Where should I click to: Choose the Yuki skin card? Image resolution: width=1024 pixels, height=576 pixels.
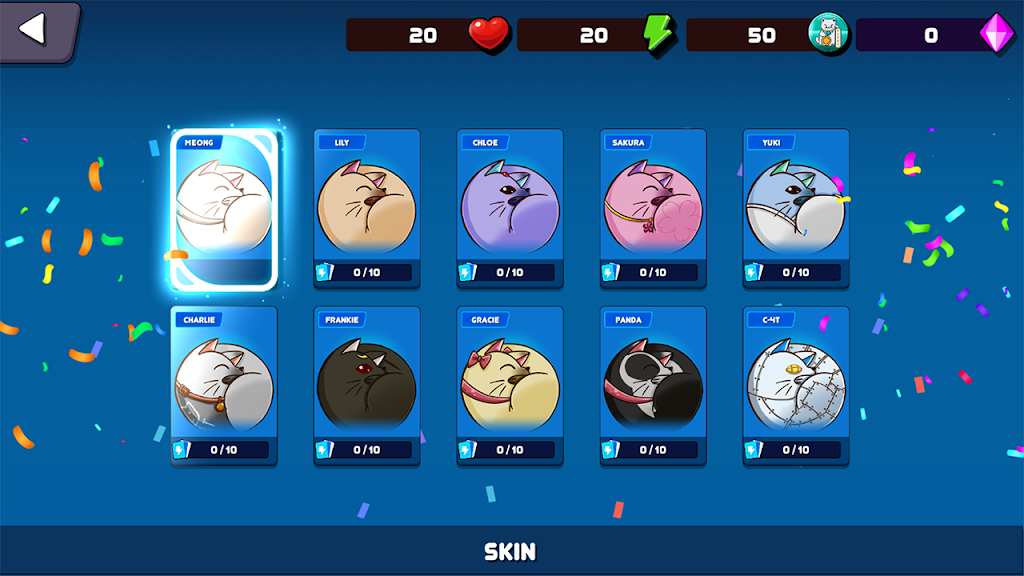coord(796,208)
